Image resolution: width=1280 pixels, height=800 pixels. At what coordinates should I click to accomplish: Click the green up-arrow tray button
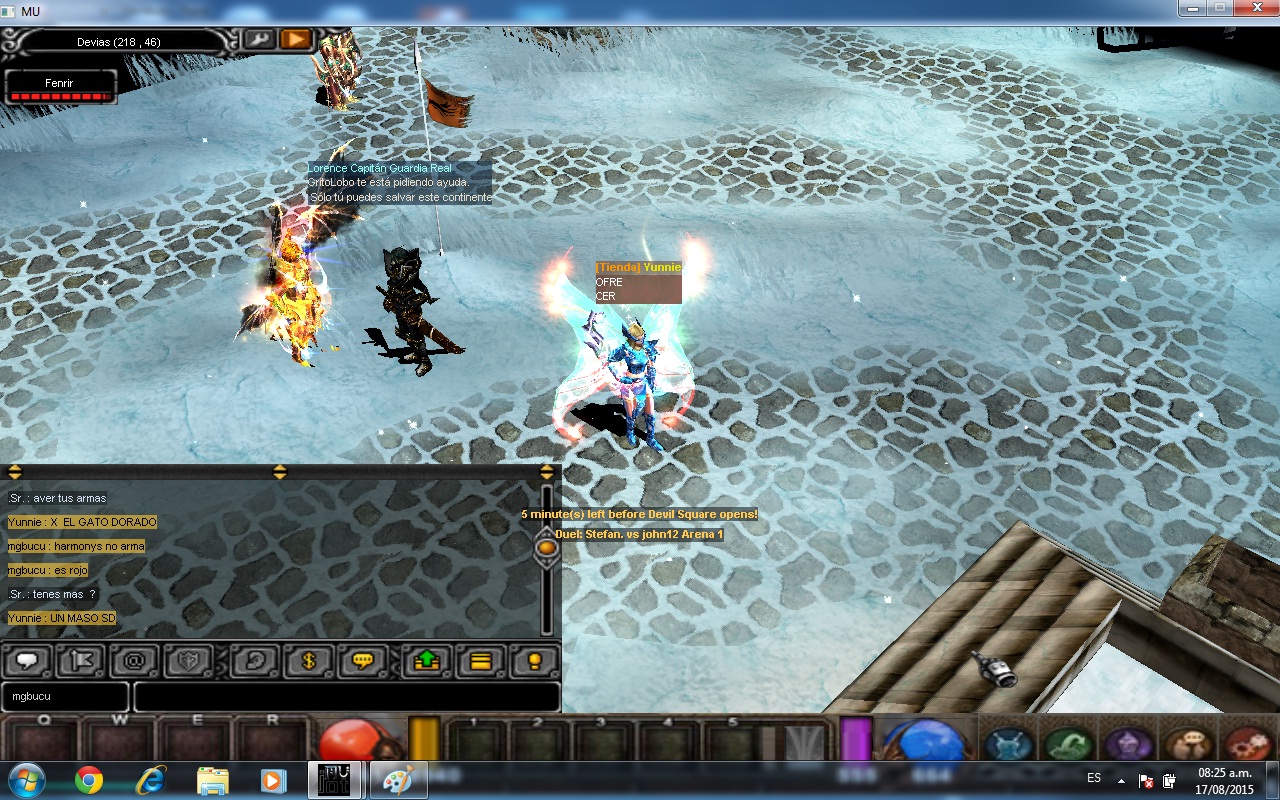[427, 661]
